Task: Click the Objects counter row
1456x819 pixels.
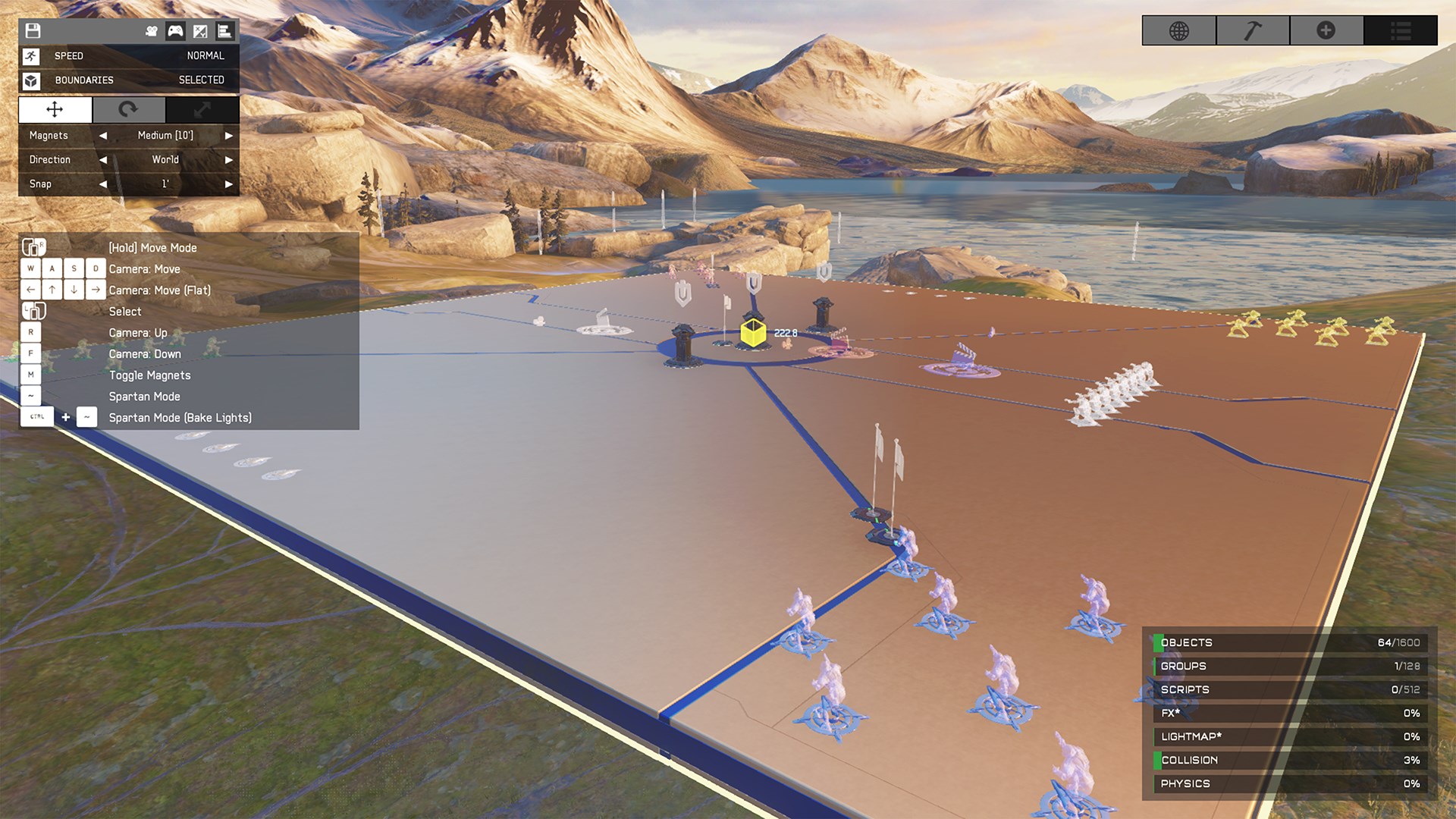Action: [1289, 642]
